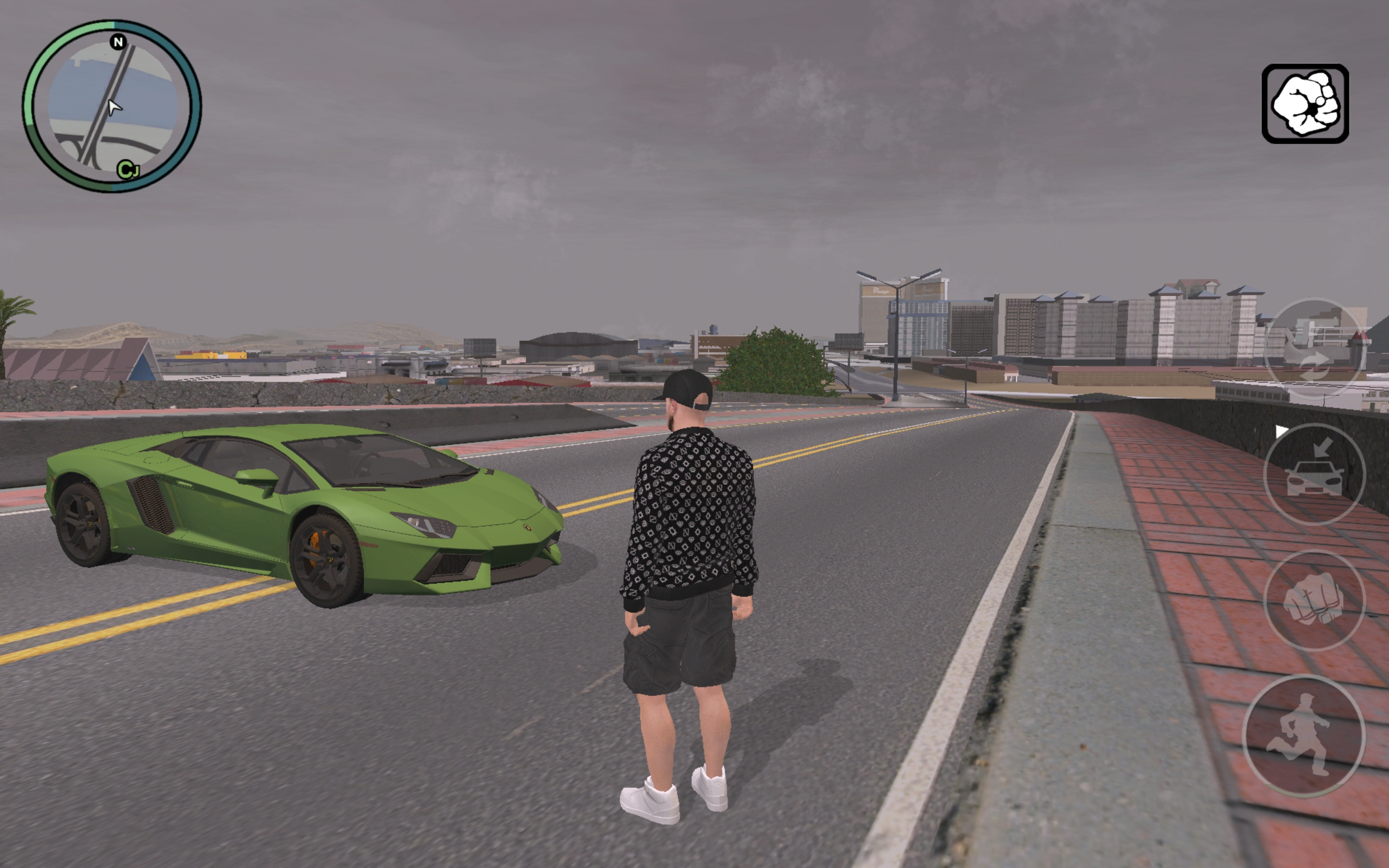Enter the vehicle with the car button
Viewport: 1389px width, 868px height.
(x=1314, y=474)
